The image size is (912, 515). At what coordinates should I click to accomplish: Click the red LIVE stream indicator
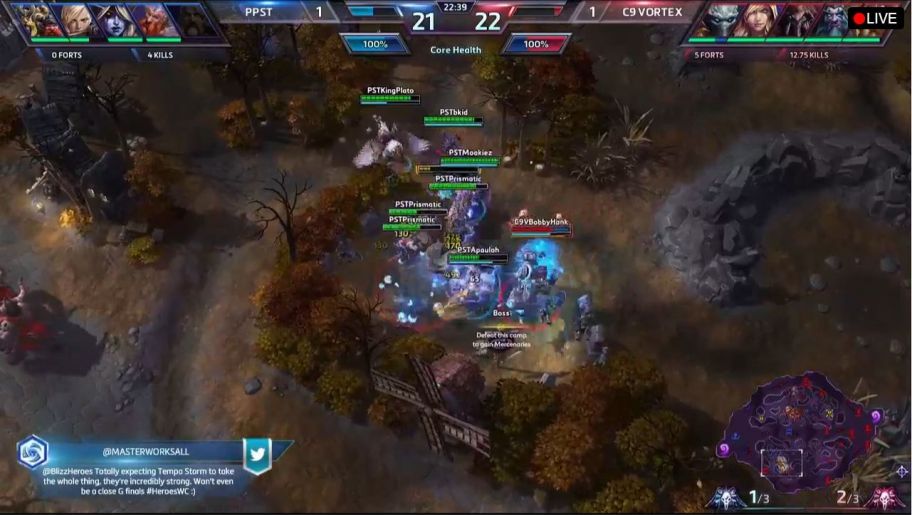pyautogui.click(x=875, y=18)
